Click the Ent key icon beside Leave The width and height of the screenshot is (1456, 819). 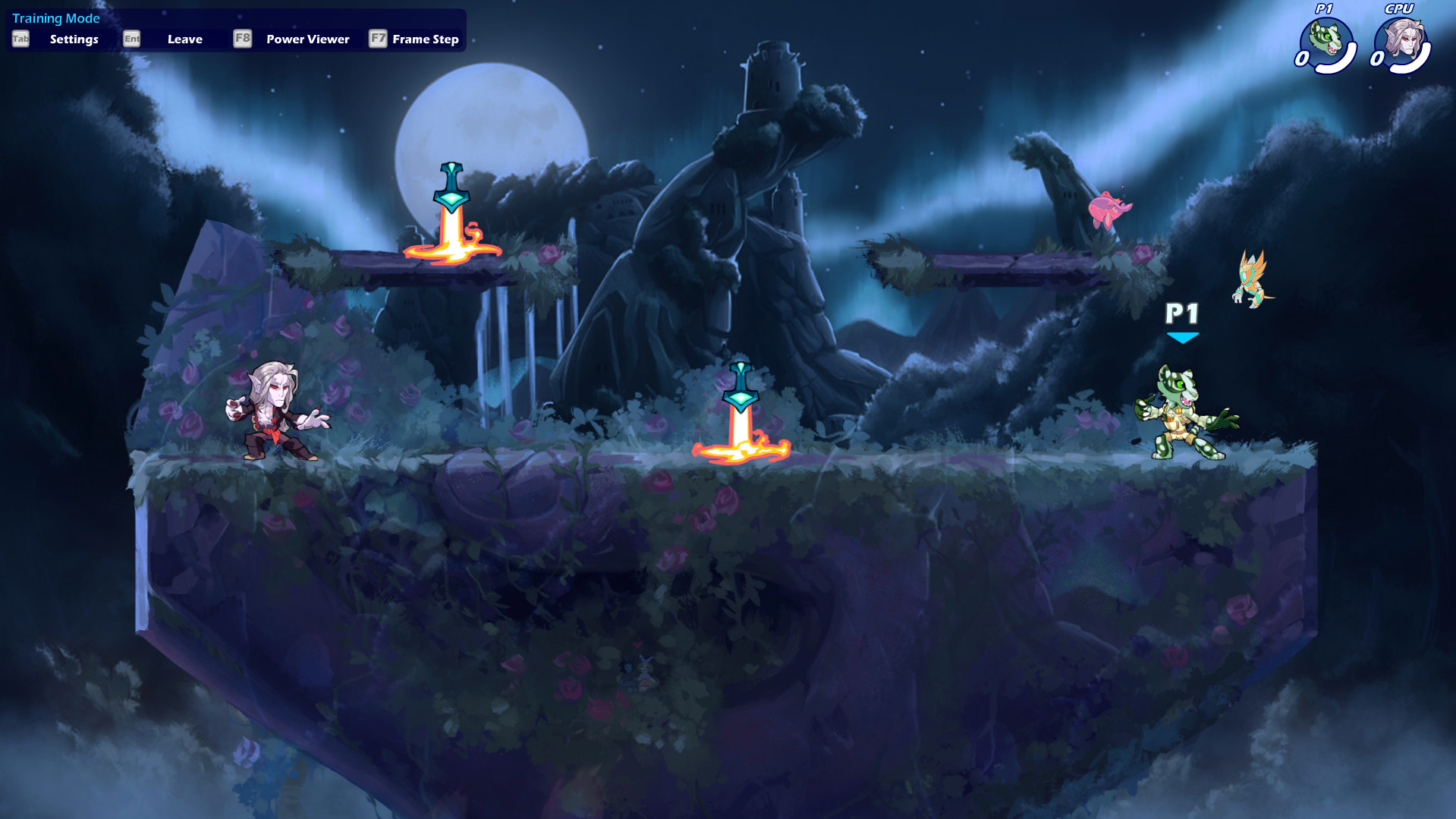click(x=131, y=39)
